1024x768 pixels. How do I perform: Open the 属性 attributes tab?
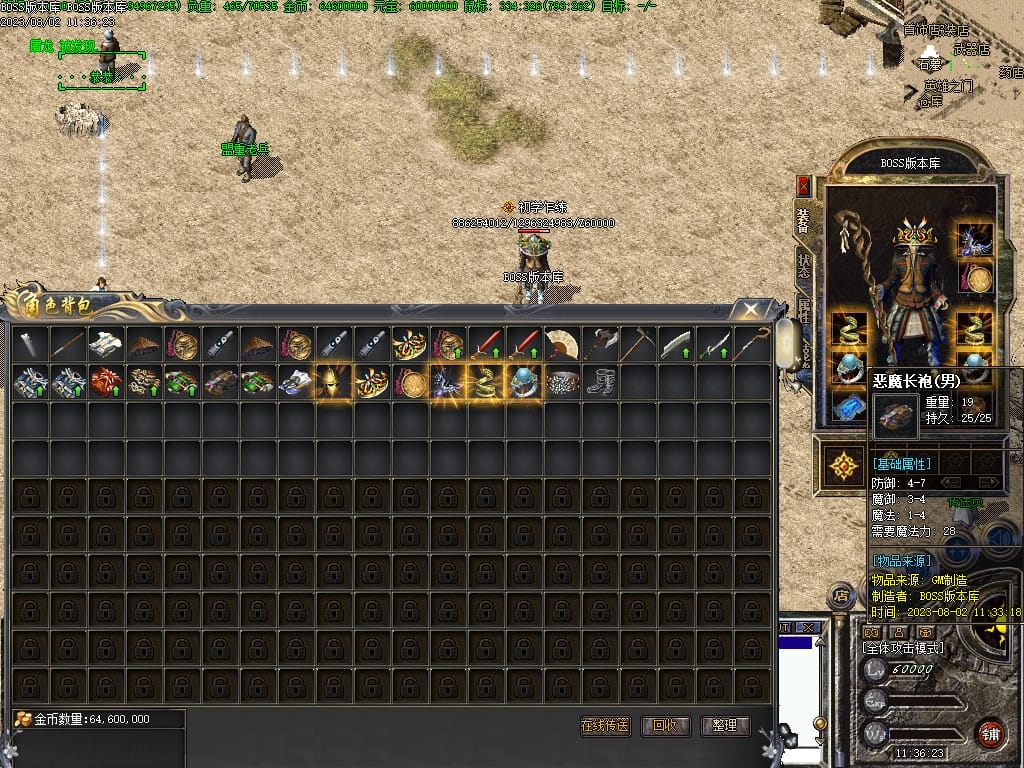803,308
